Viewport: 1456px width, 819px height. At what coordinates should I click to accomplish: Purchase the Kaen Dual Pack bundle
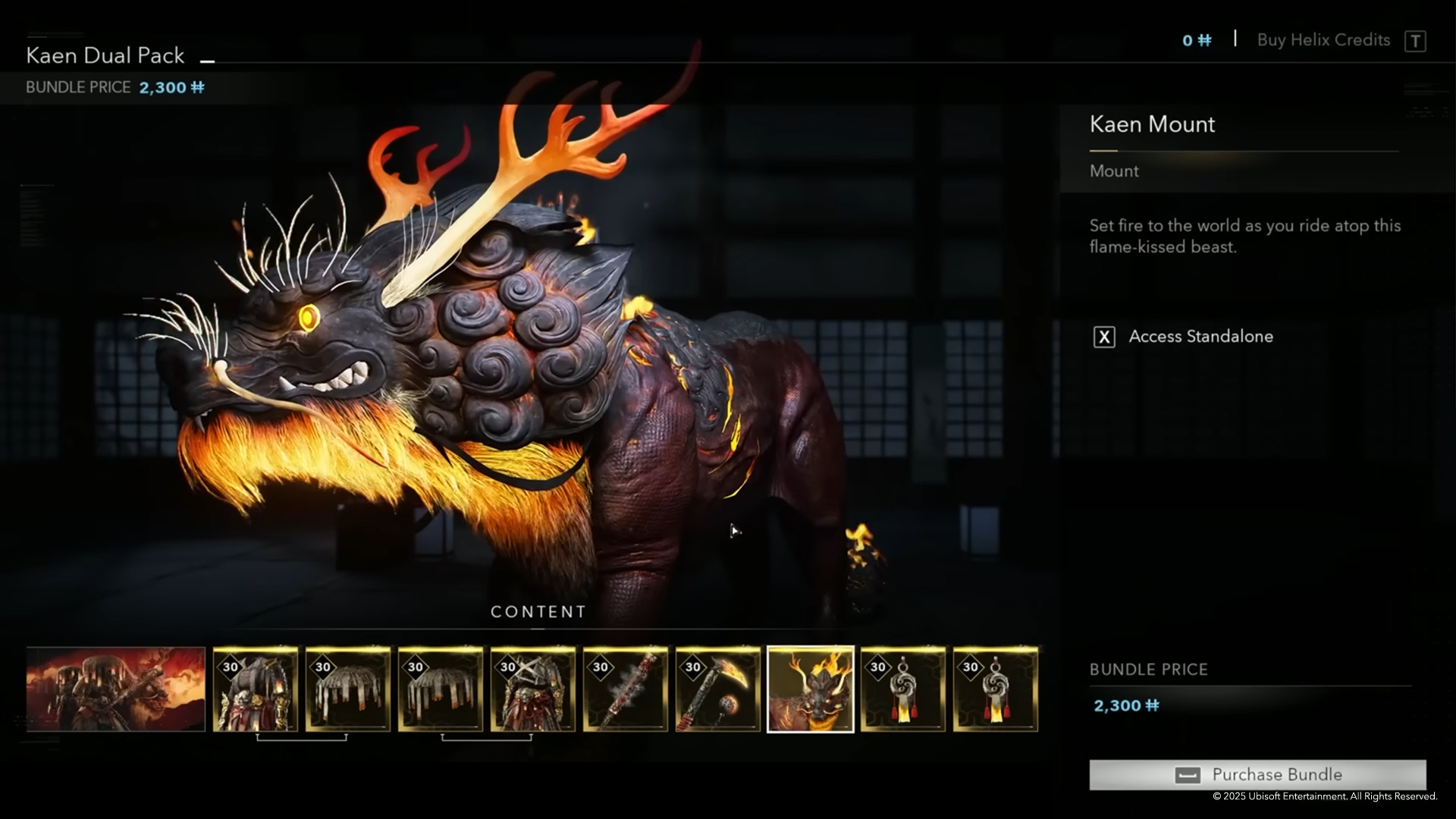click(x=1257, y=774)
